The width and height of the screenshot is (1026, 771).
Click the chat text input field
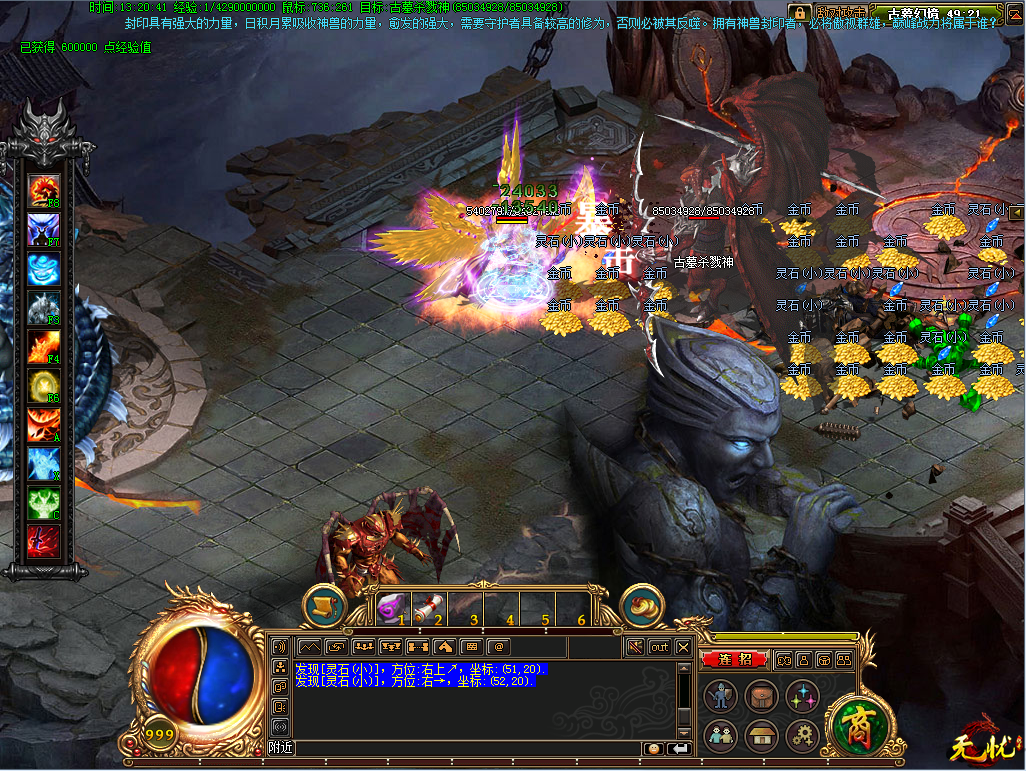pyautogui.click(x=468, y=748)
